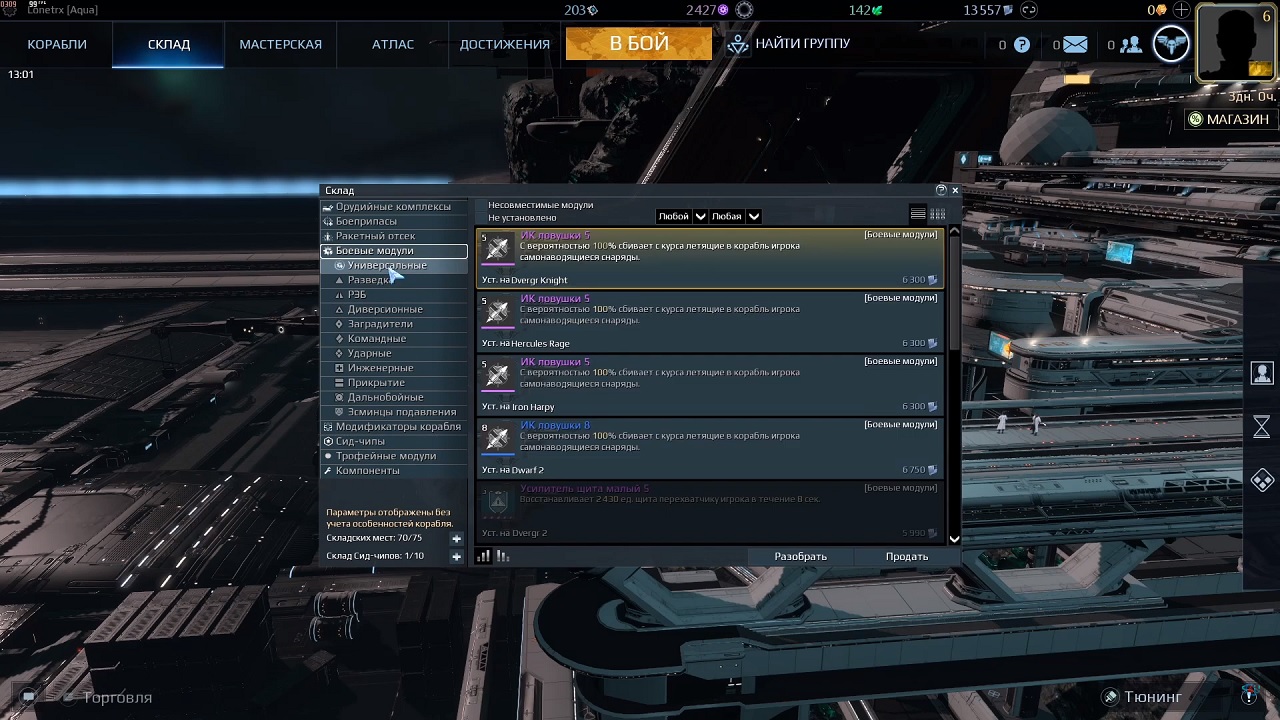Screen dimensions: 1280x720
Task: Open the Тюнинг panel
Action: click(1152, 697)
